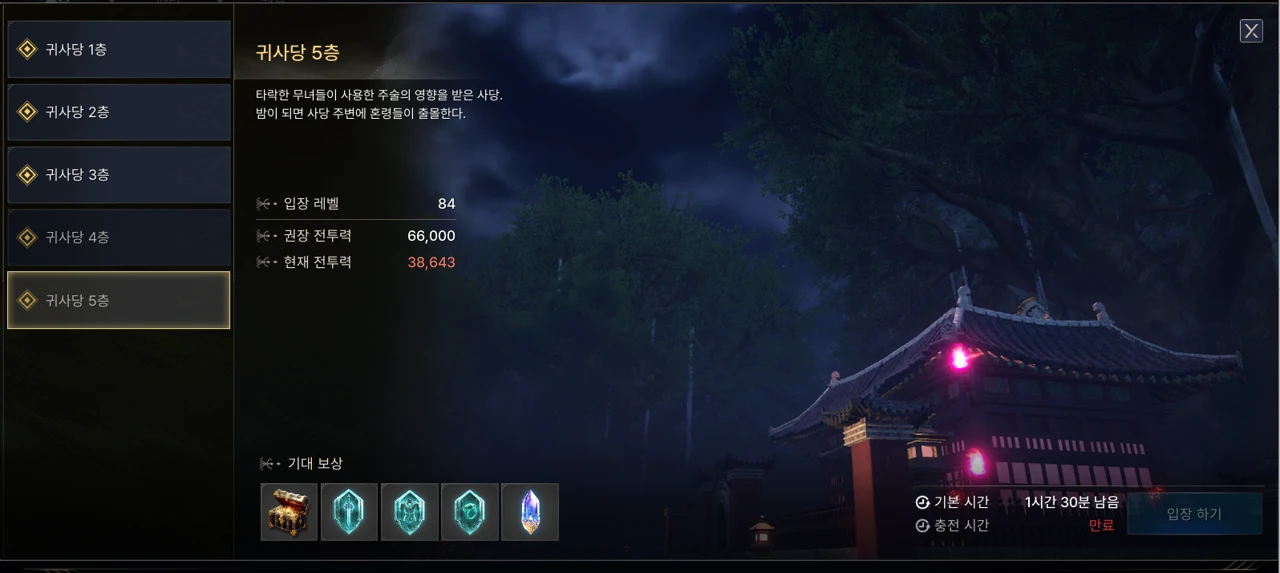
Task: Close the dungeon window with the X
Action: click(1251, 31)
